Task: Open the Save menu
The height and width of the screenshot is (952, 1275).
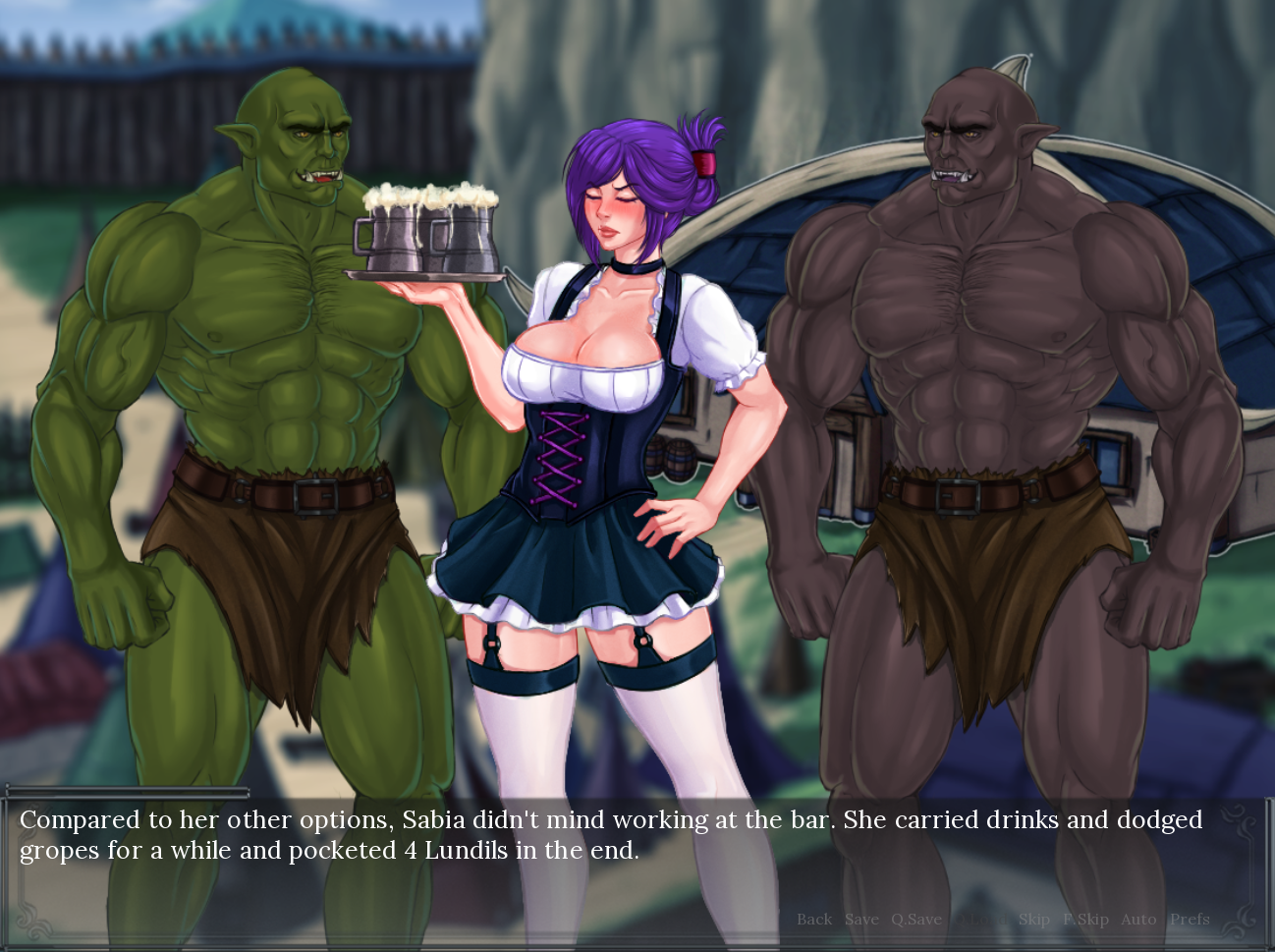Action: coord(861,920)
